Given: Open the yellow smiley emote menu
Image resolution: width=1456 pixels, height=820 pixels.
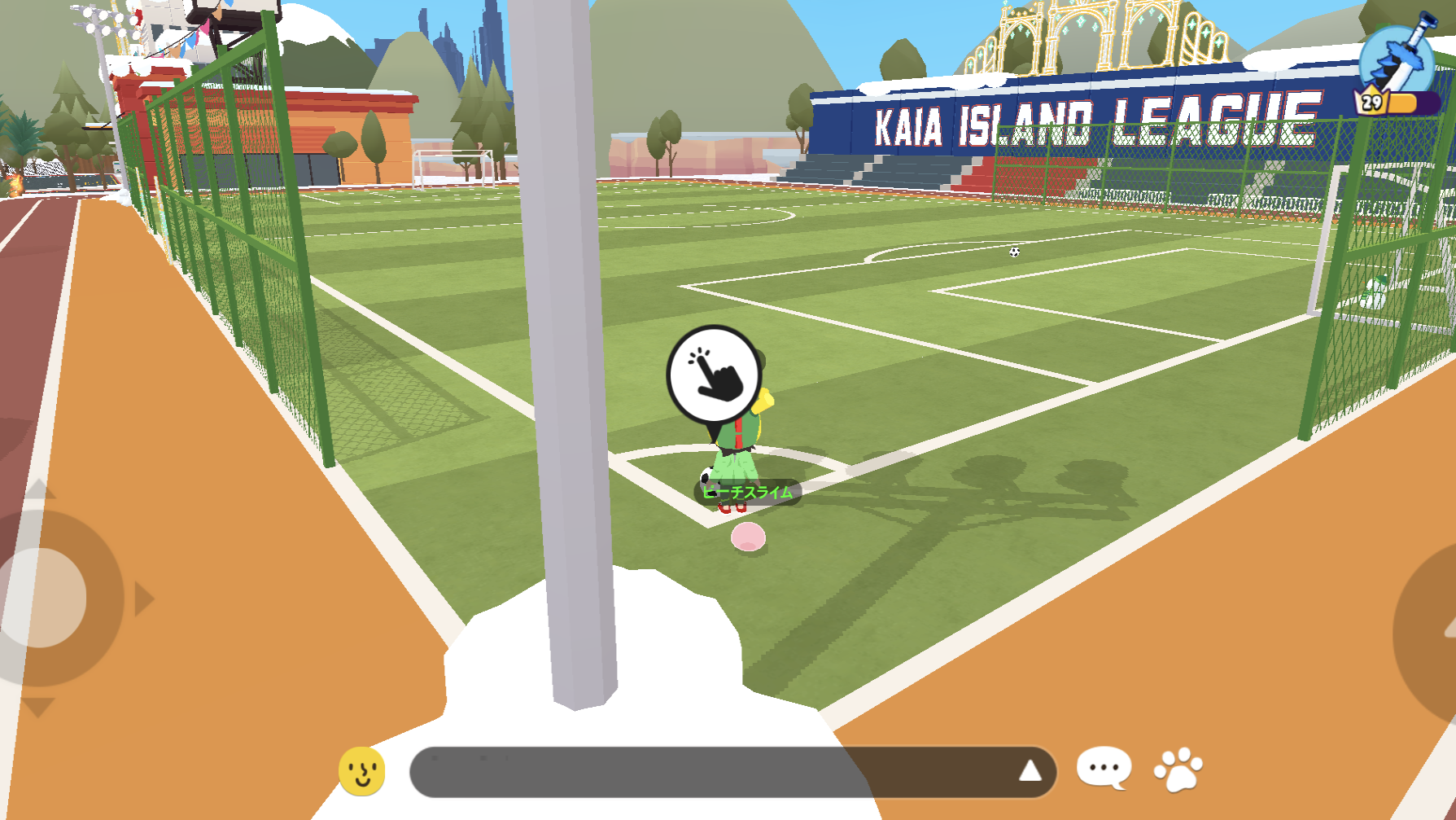Looking at the screenshot, I should click(x=362, y=770).
